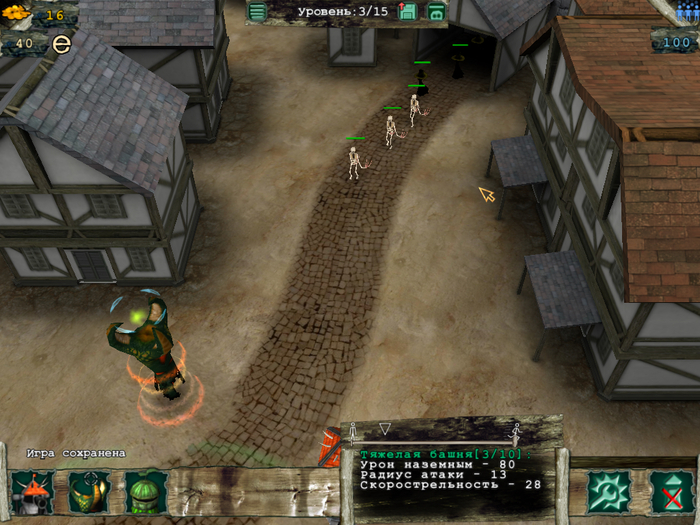Click the green chest icon beside the save button

point(436,12)
